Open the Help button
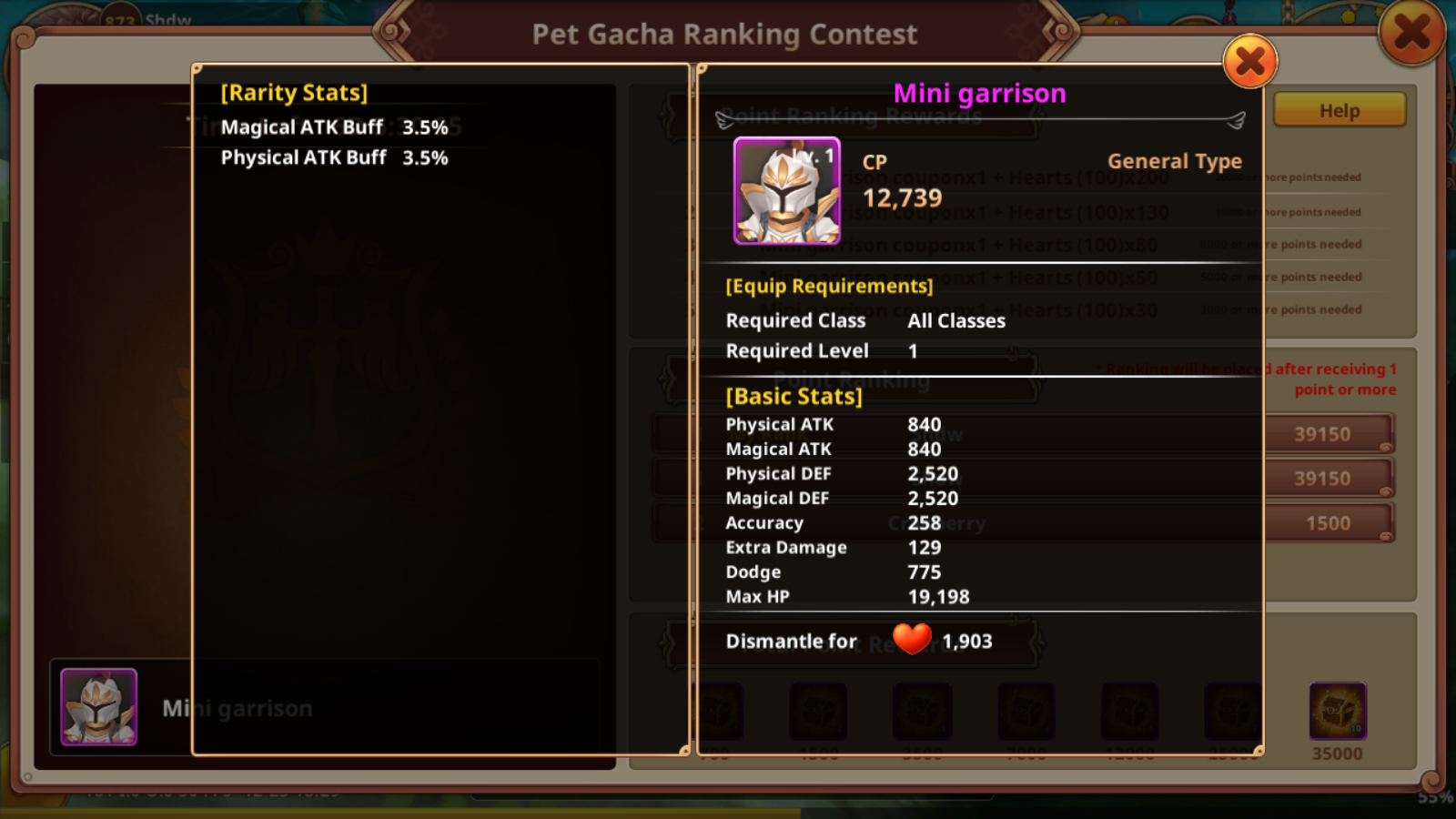Image resolution: width=1456 pixels, height=819 pixels. pos(1340,111)
